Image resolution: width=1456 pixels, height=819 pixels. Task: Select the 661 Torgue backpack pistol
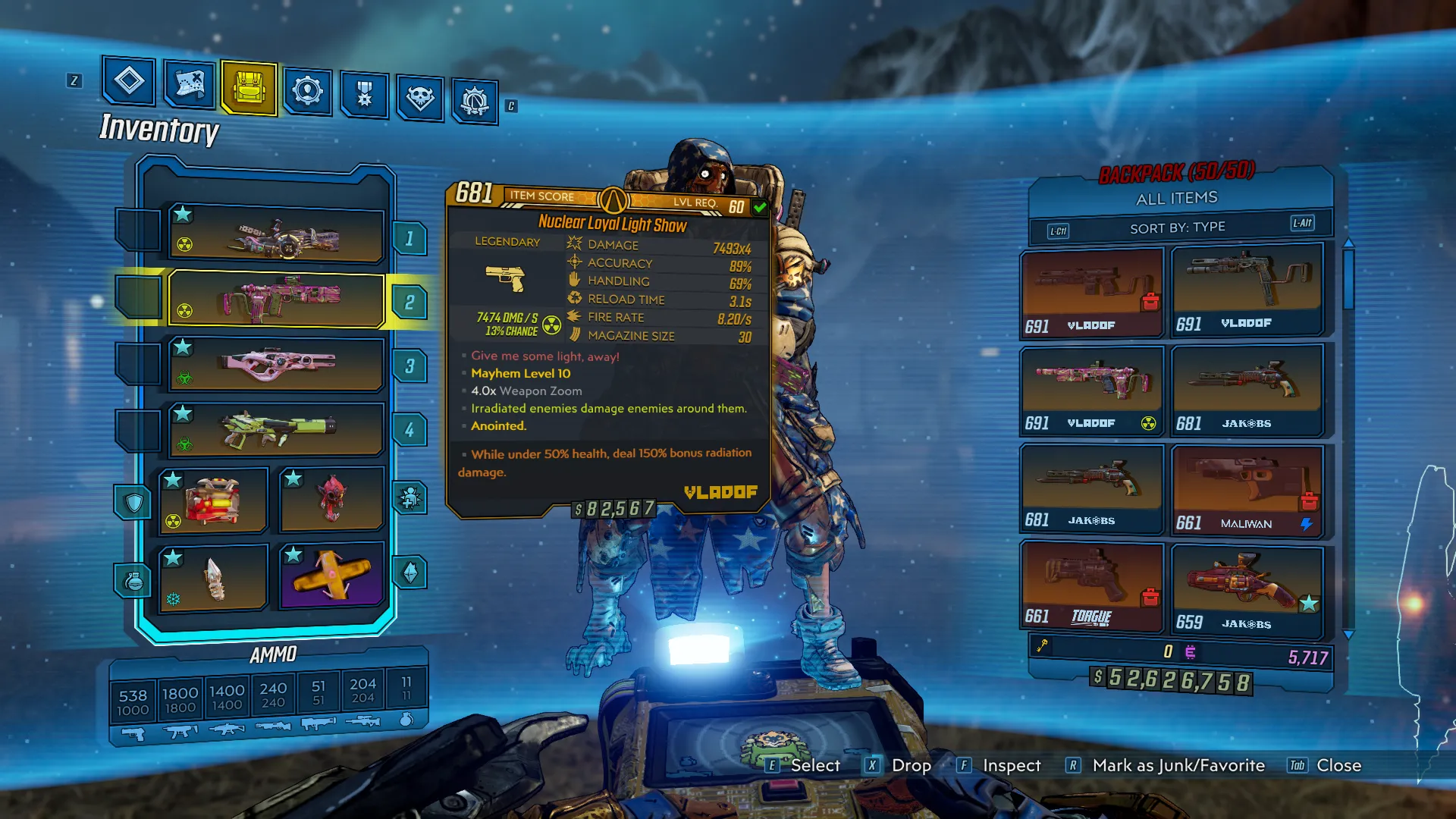tap(1091, 586)
